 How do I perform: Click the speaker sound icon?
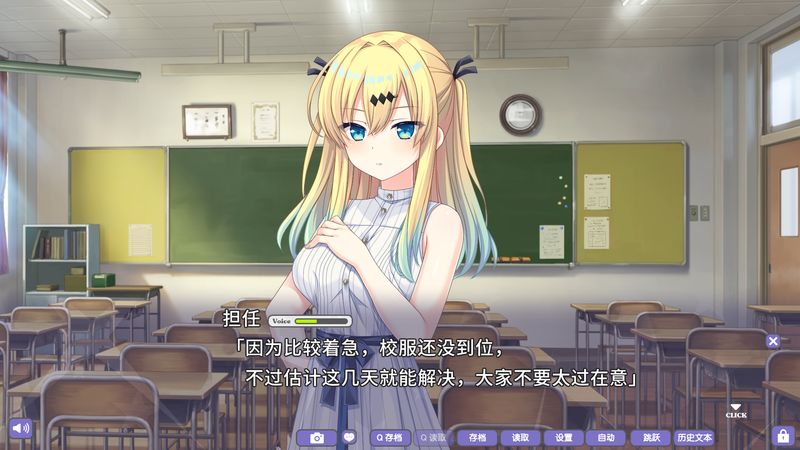(x=18, y=429)
